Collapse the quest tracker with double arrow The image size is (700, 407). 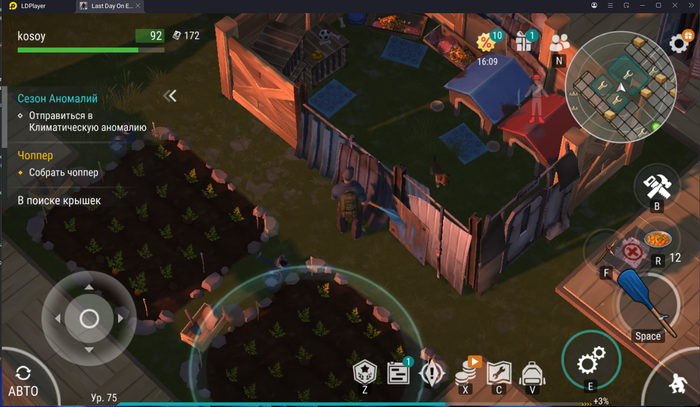170,96
